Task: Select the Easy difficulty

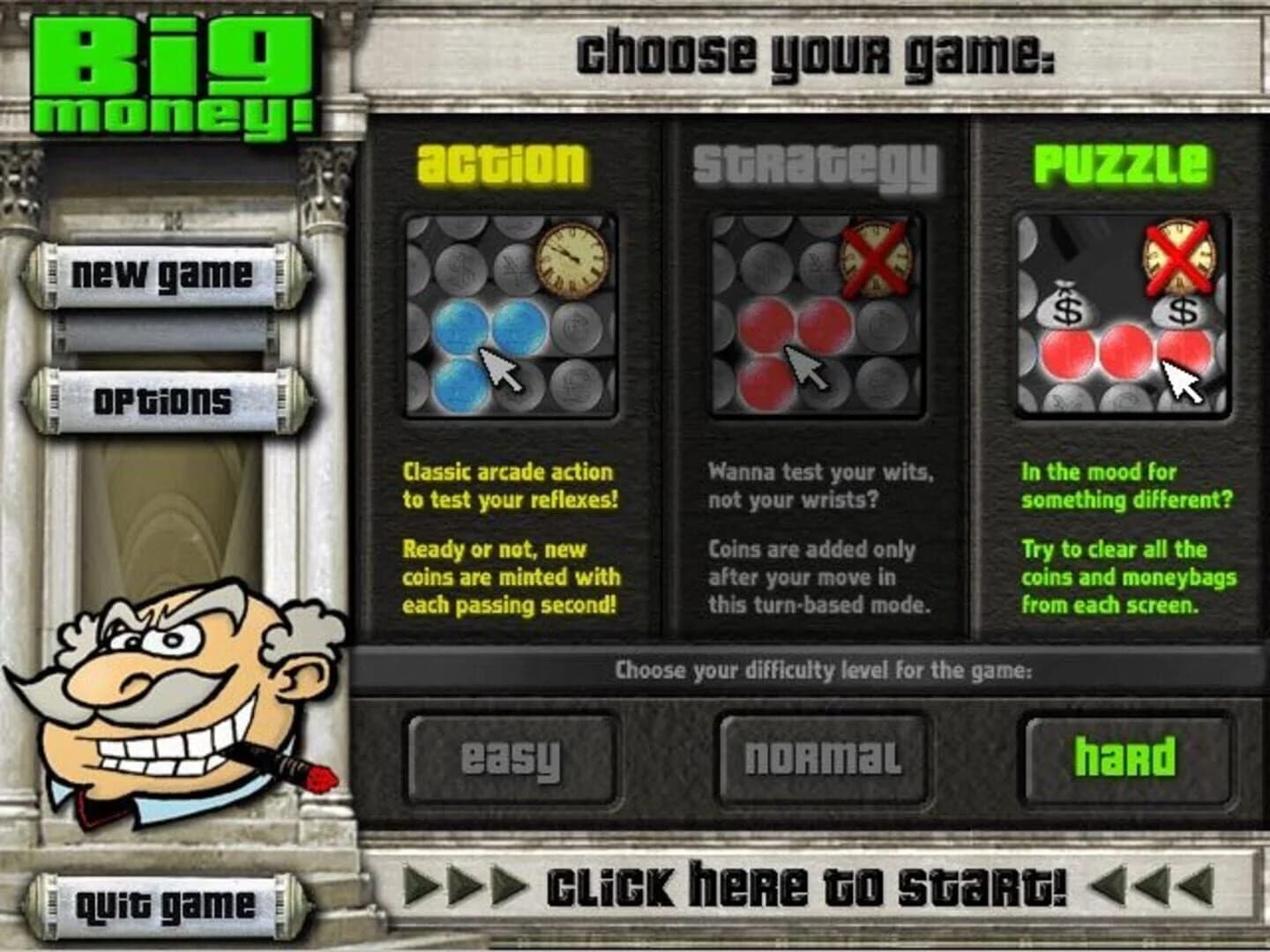Action: click(x=510, y=756)
